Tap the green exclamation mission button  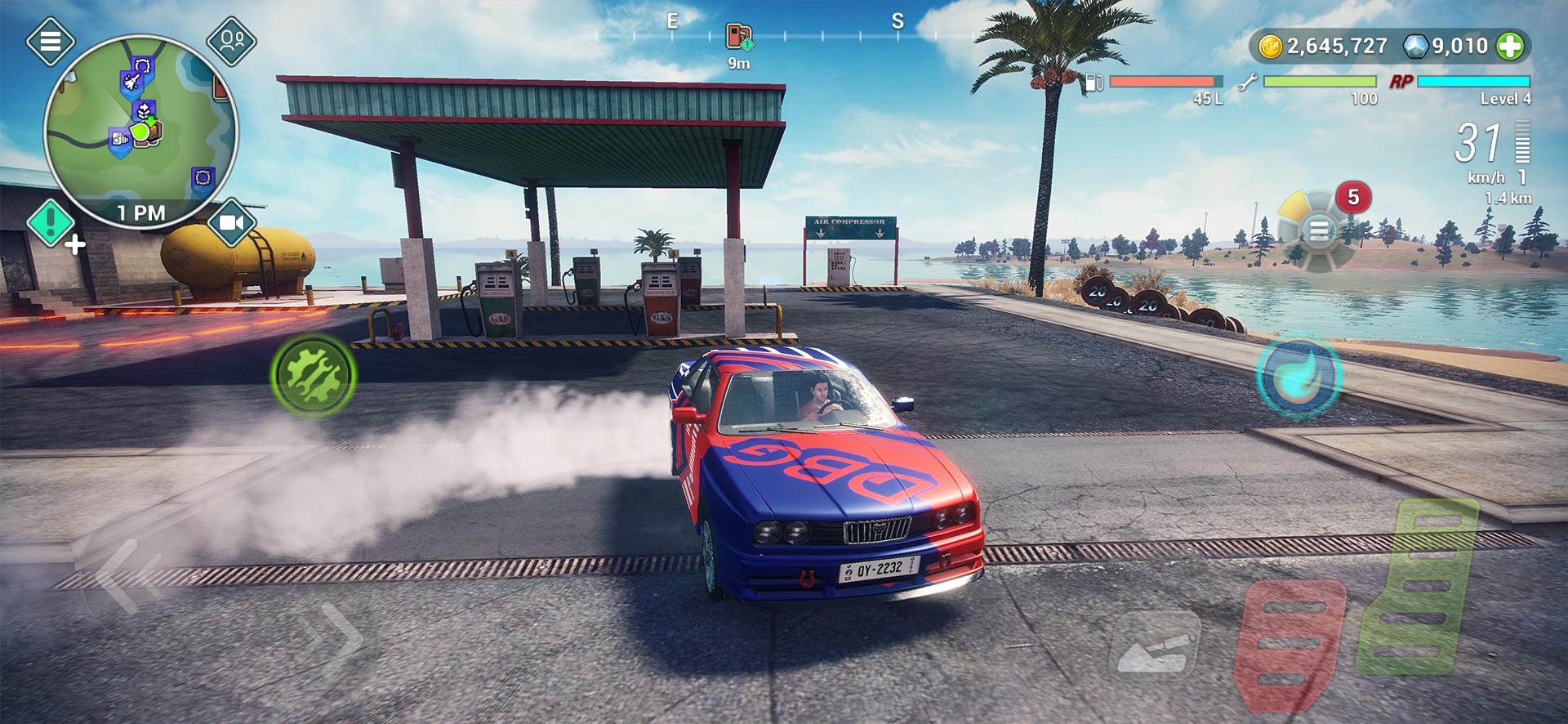(51, 221)
